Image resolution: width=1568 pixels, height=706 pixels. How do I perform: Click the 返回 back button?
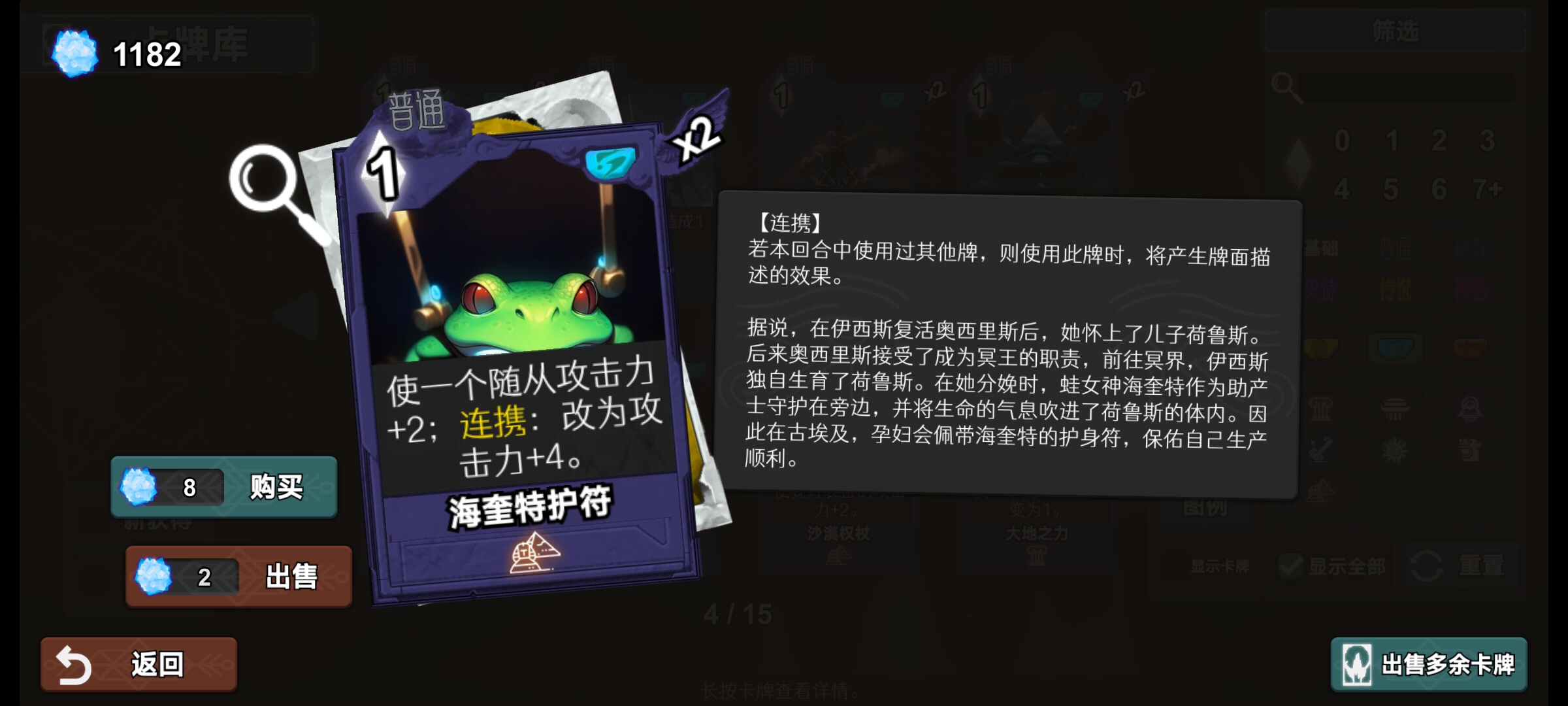pyautogui.click(x=137, y=664)
